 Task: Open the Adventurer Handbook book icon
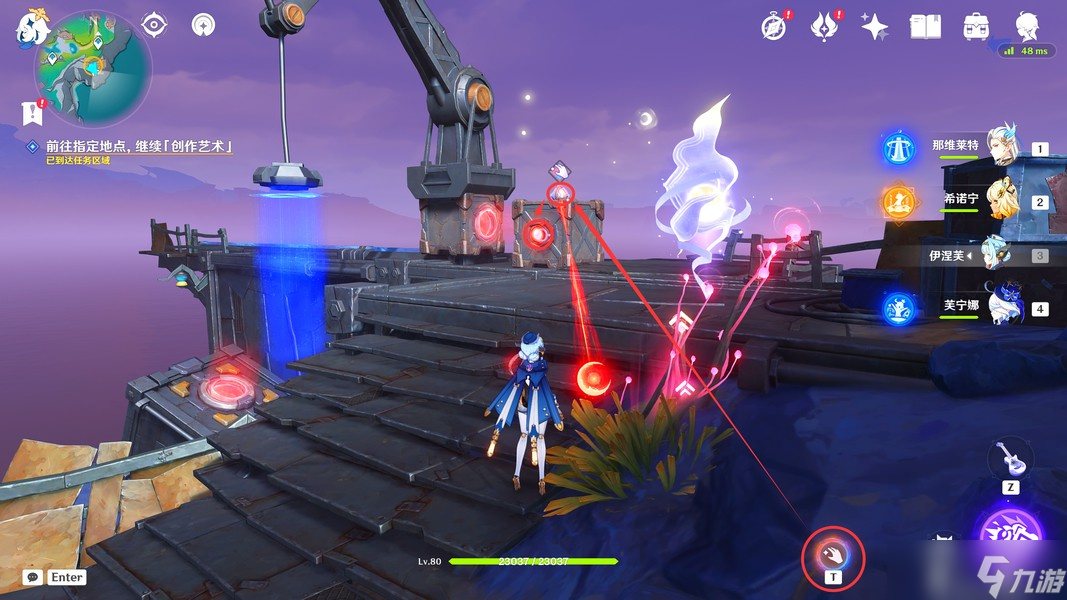tap(925, 27)
